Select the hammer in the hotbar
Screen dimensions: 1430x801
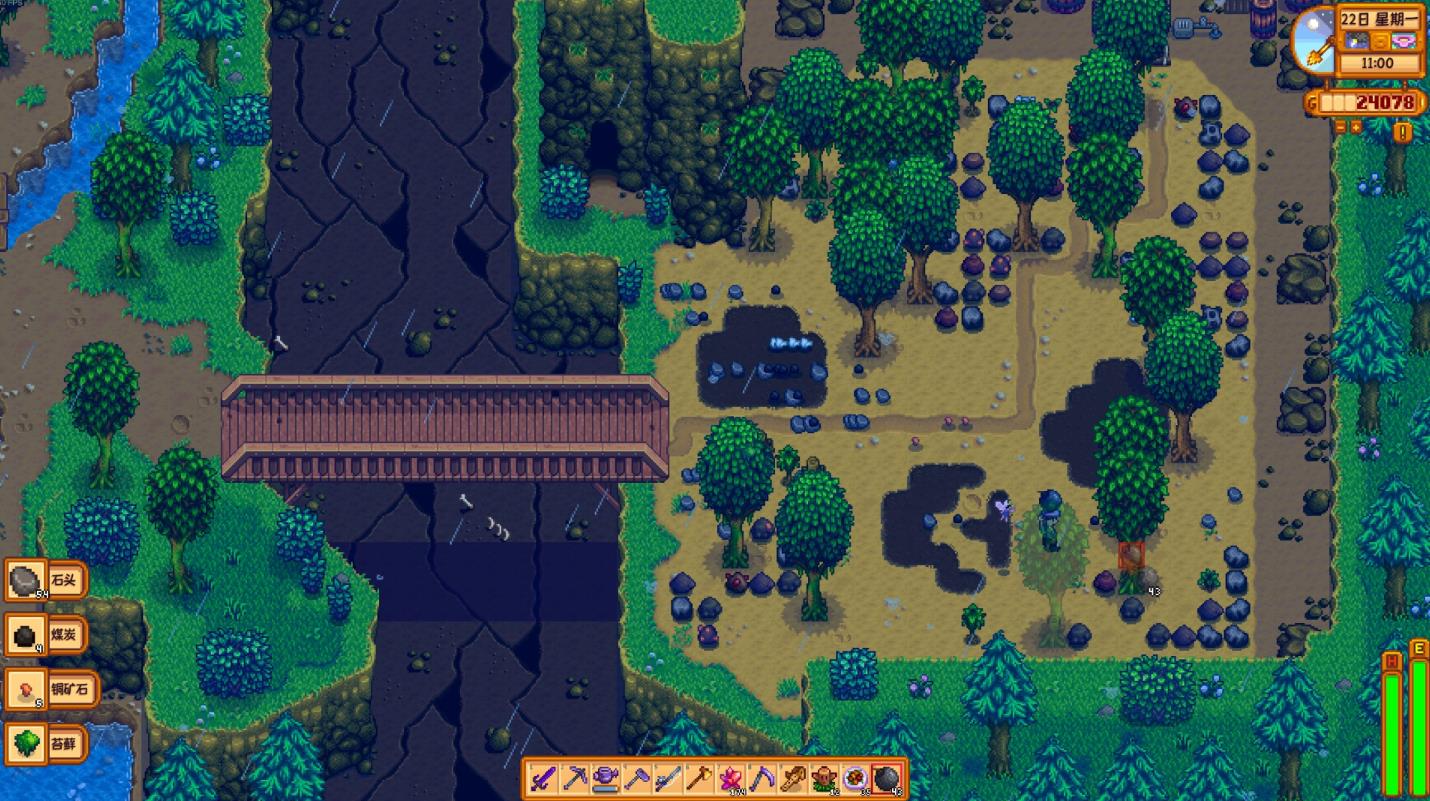tap(637, 778)
